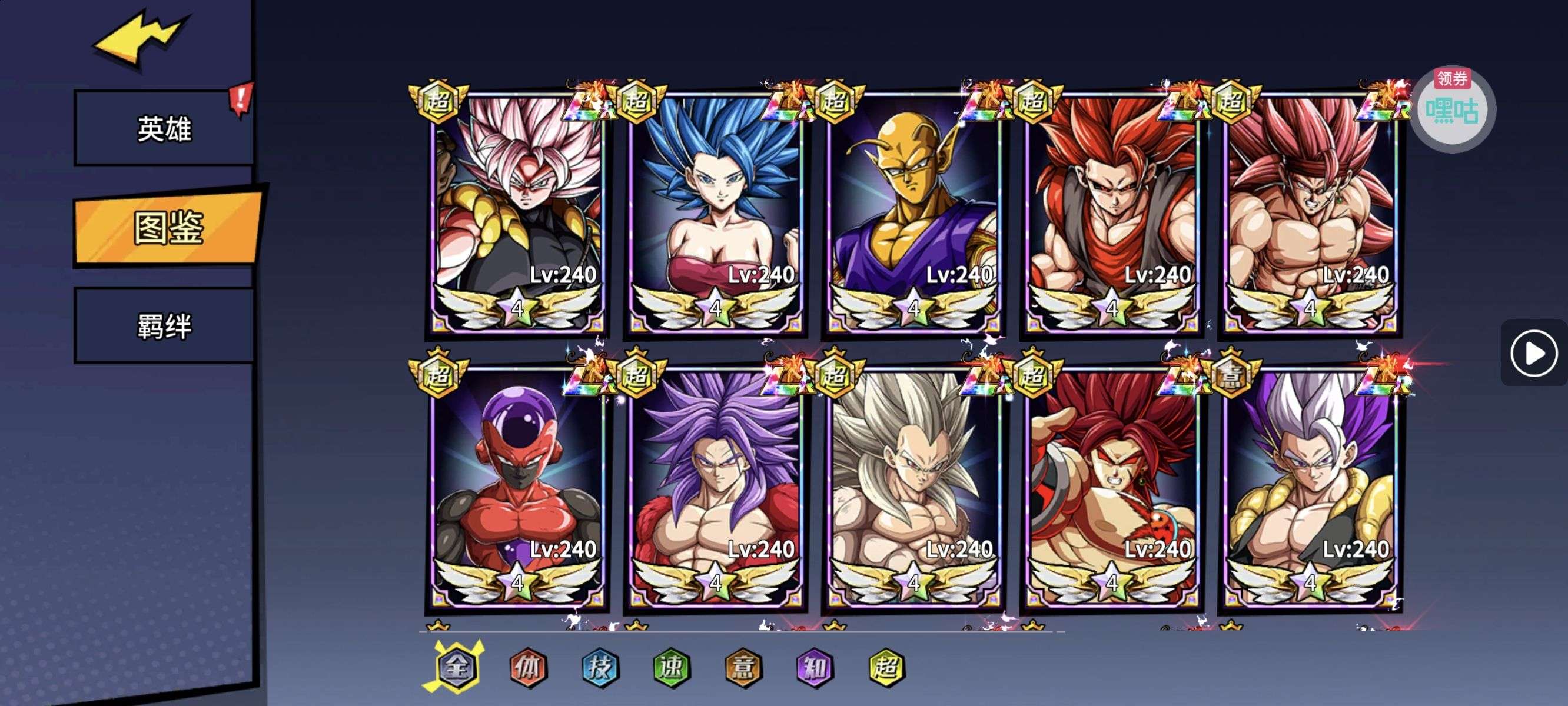Filter heroes by the green 速 type
The width and height of the screenshot is (1568, 706).
click(671, 668)
